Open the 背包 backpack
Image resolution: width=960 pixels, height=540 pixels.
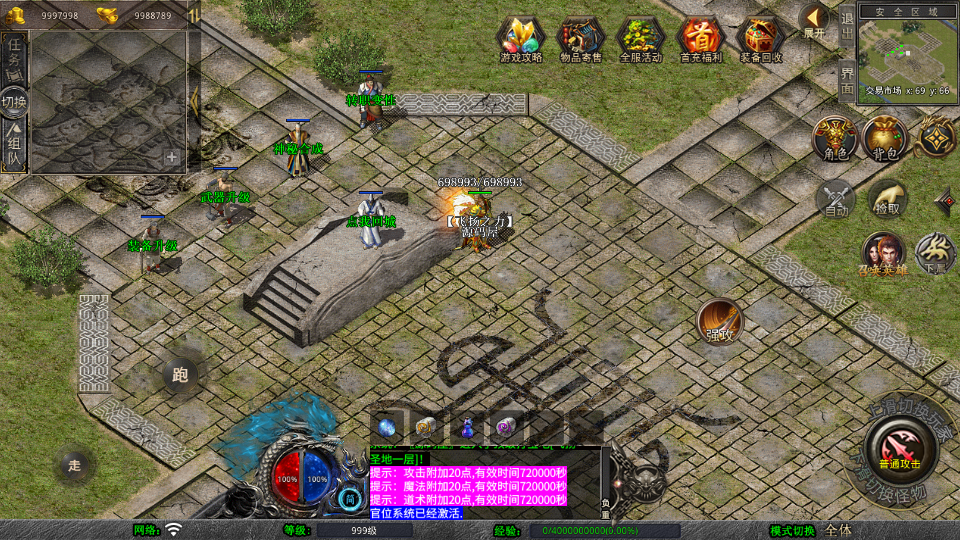[885, 137]
